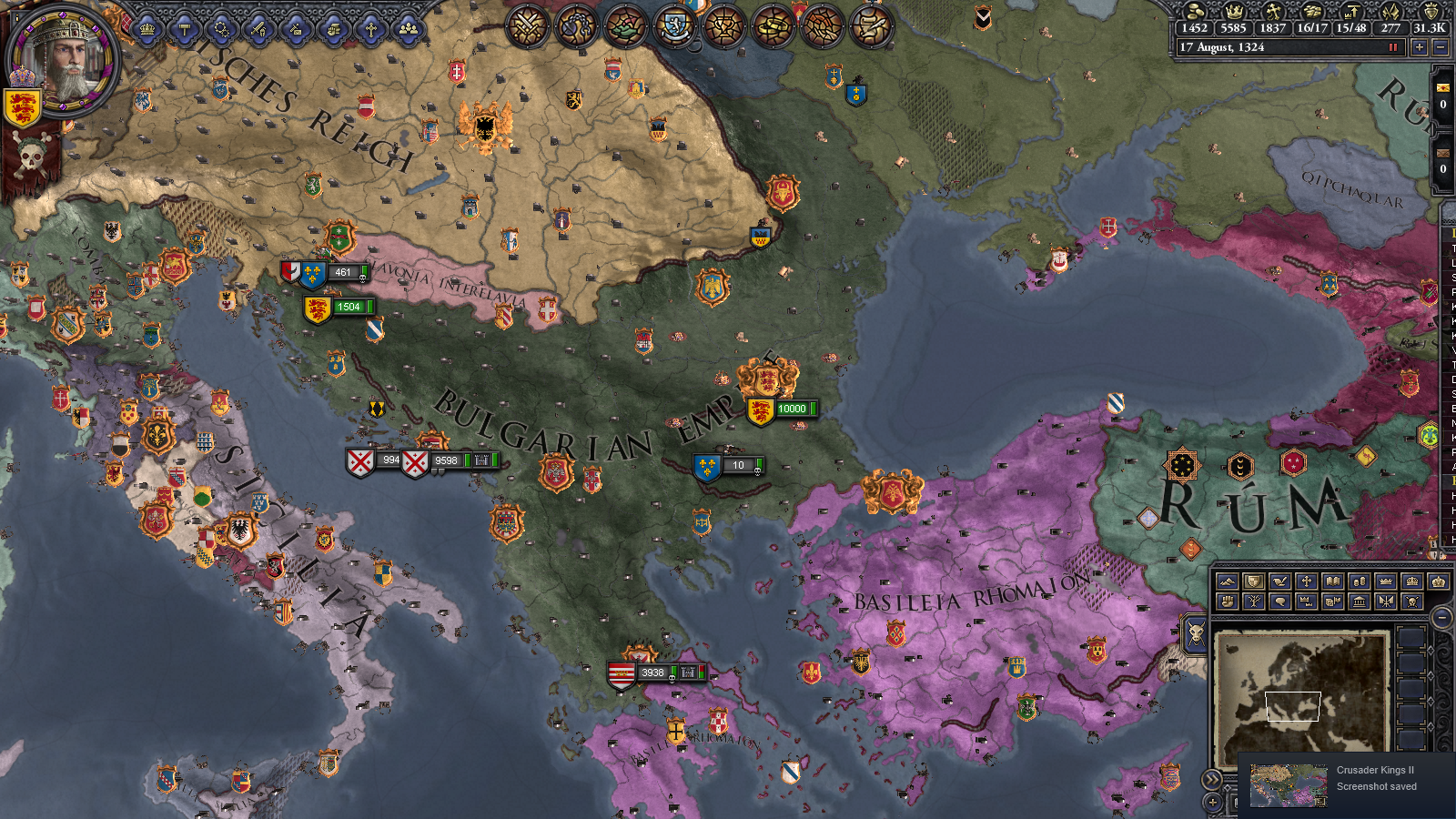The image size is (1456, 819).
Task: Expand the left arrow chevron near the minimap
Action: tap(1212, 779)
